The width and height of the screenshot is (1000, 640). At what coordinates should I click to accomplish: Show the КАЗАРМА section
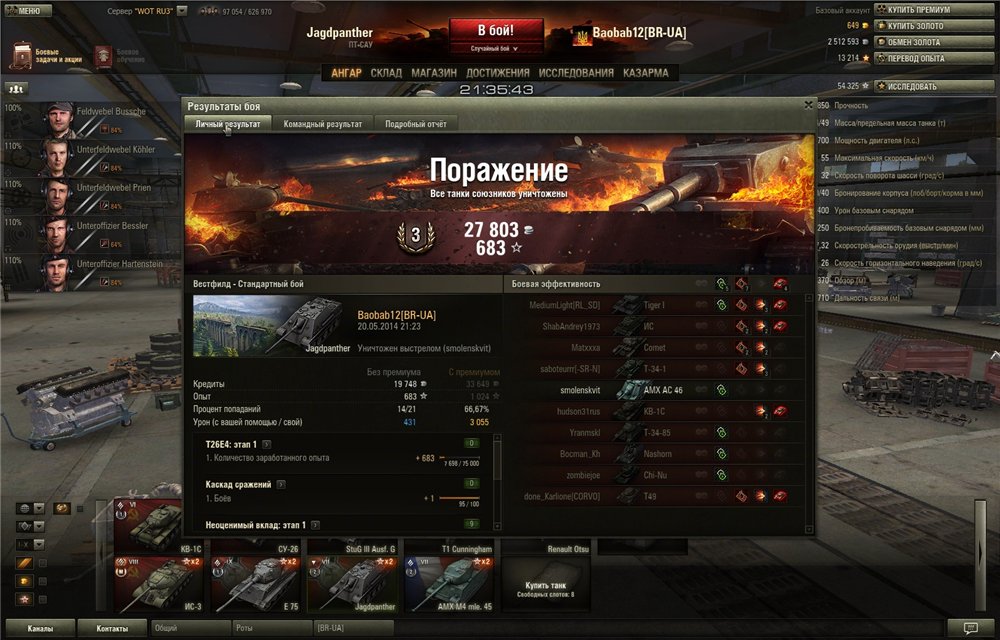pos(646,73)
